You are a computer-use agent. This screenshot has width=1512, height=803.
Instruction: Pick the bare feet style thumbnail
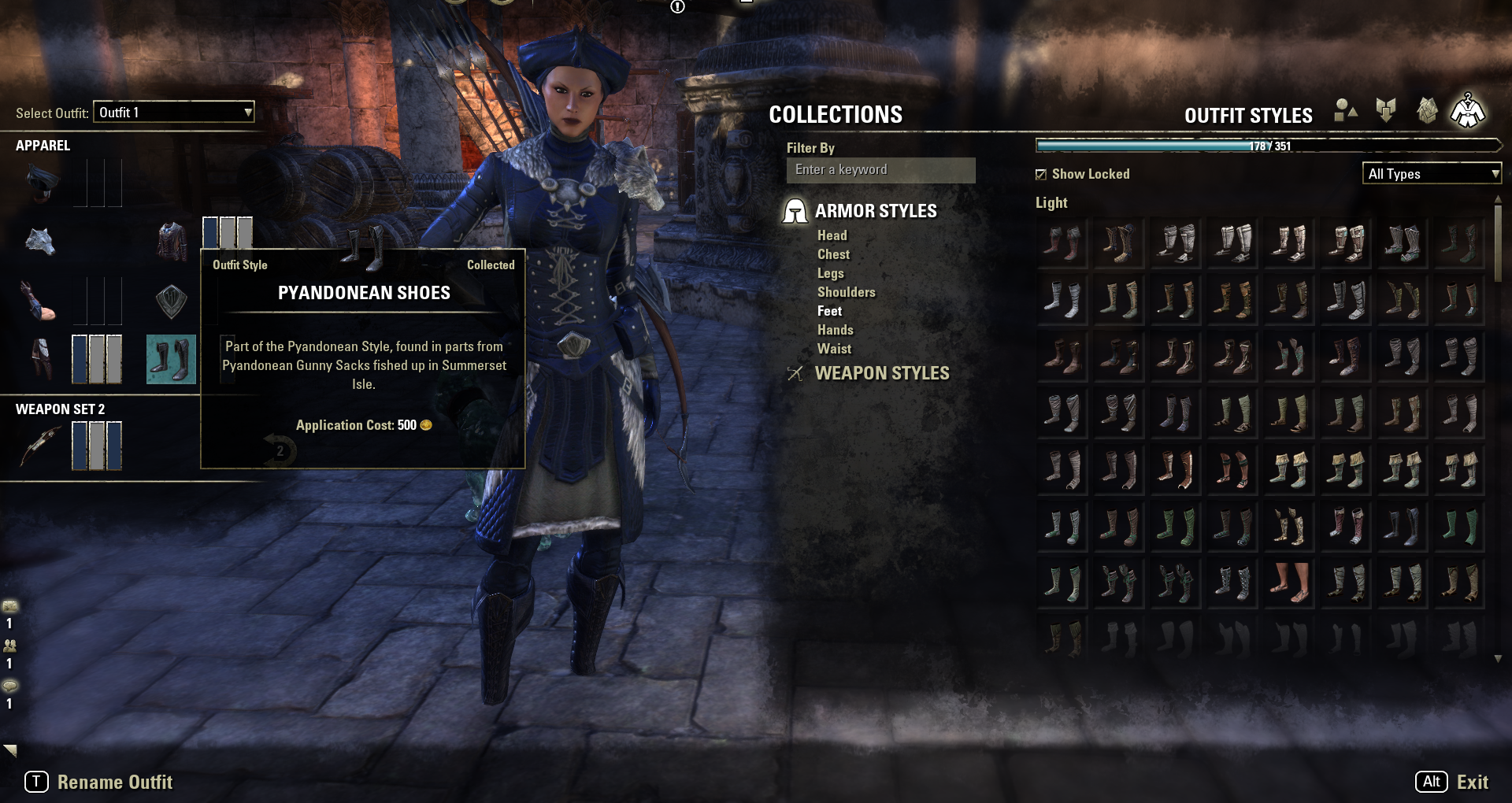point(1289,583)
